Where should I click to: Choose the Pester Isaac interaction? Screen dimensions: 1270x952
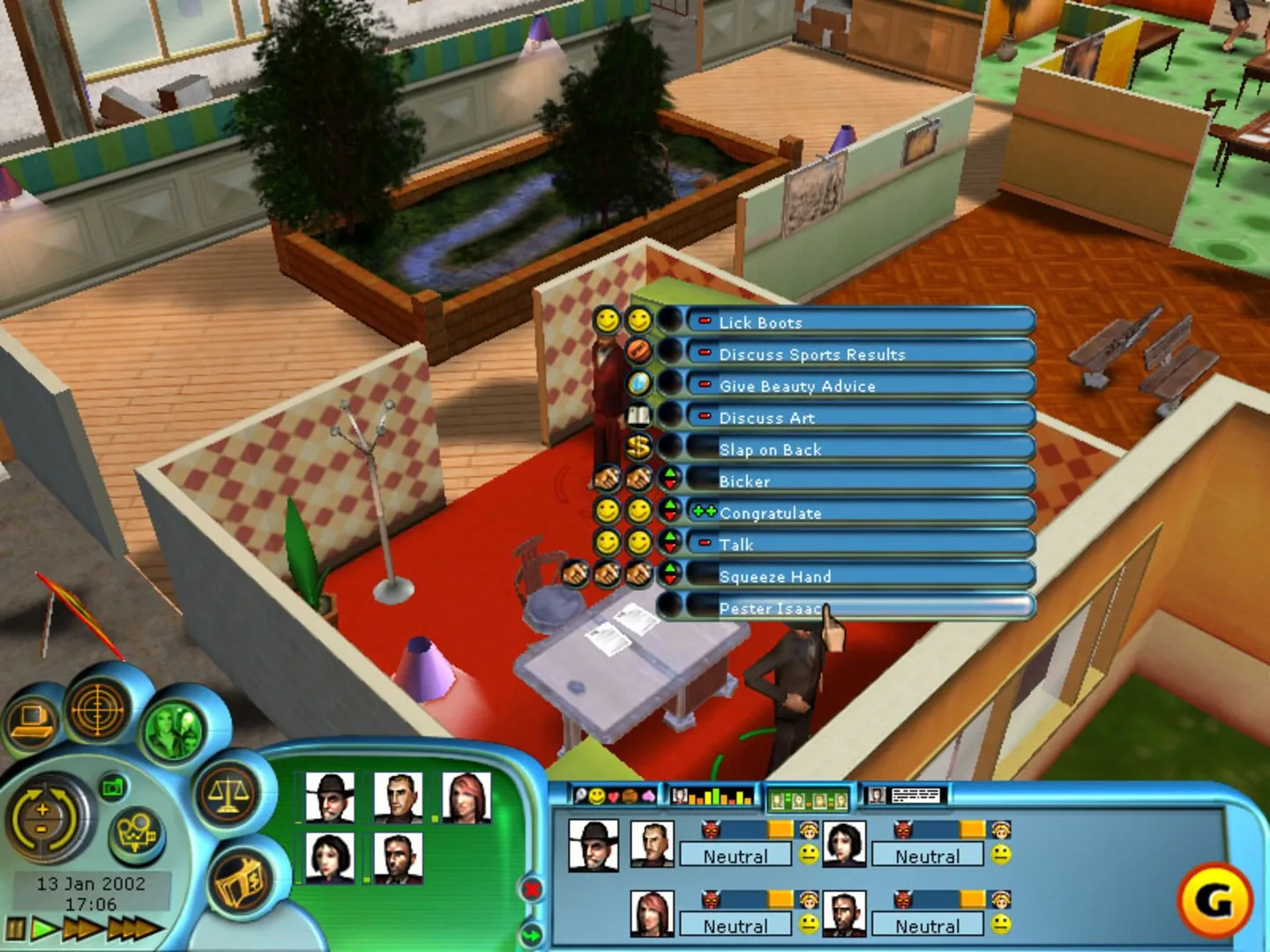click(x=769, y=608)
